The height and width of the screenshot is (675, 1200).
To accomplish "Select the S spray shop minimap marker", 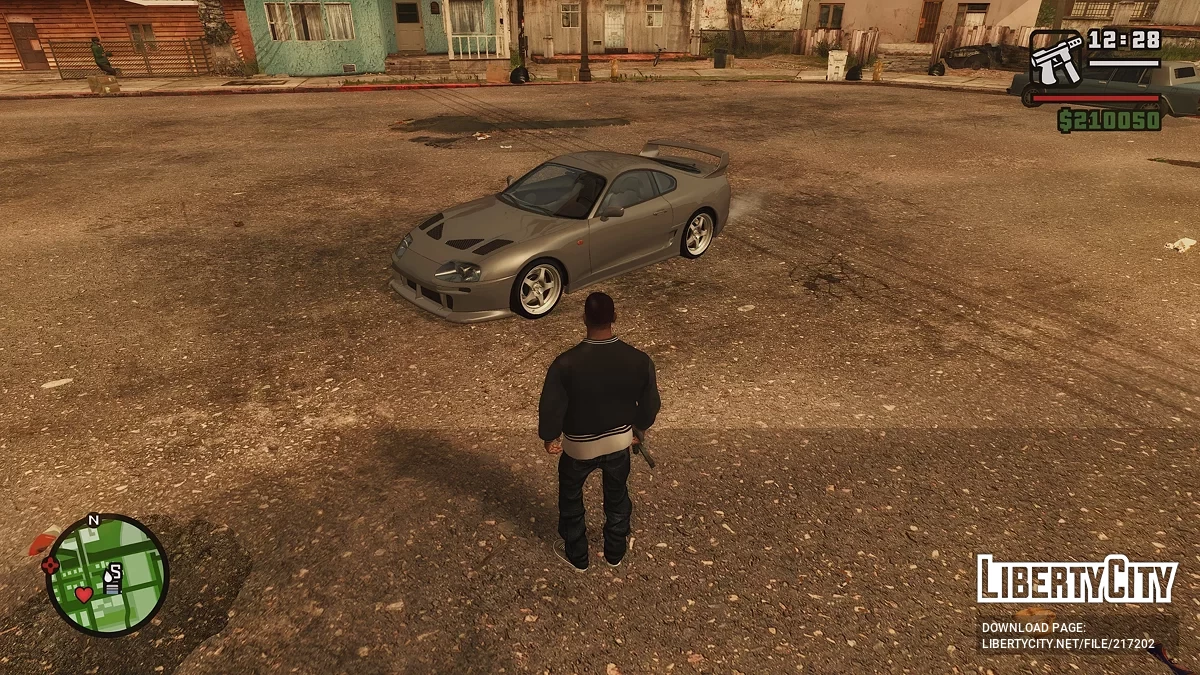I will coord(114,571).
